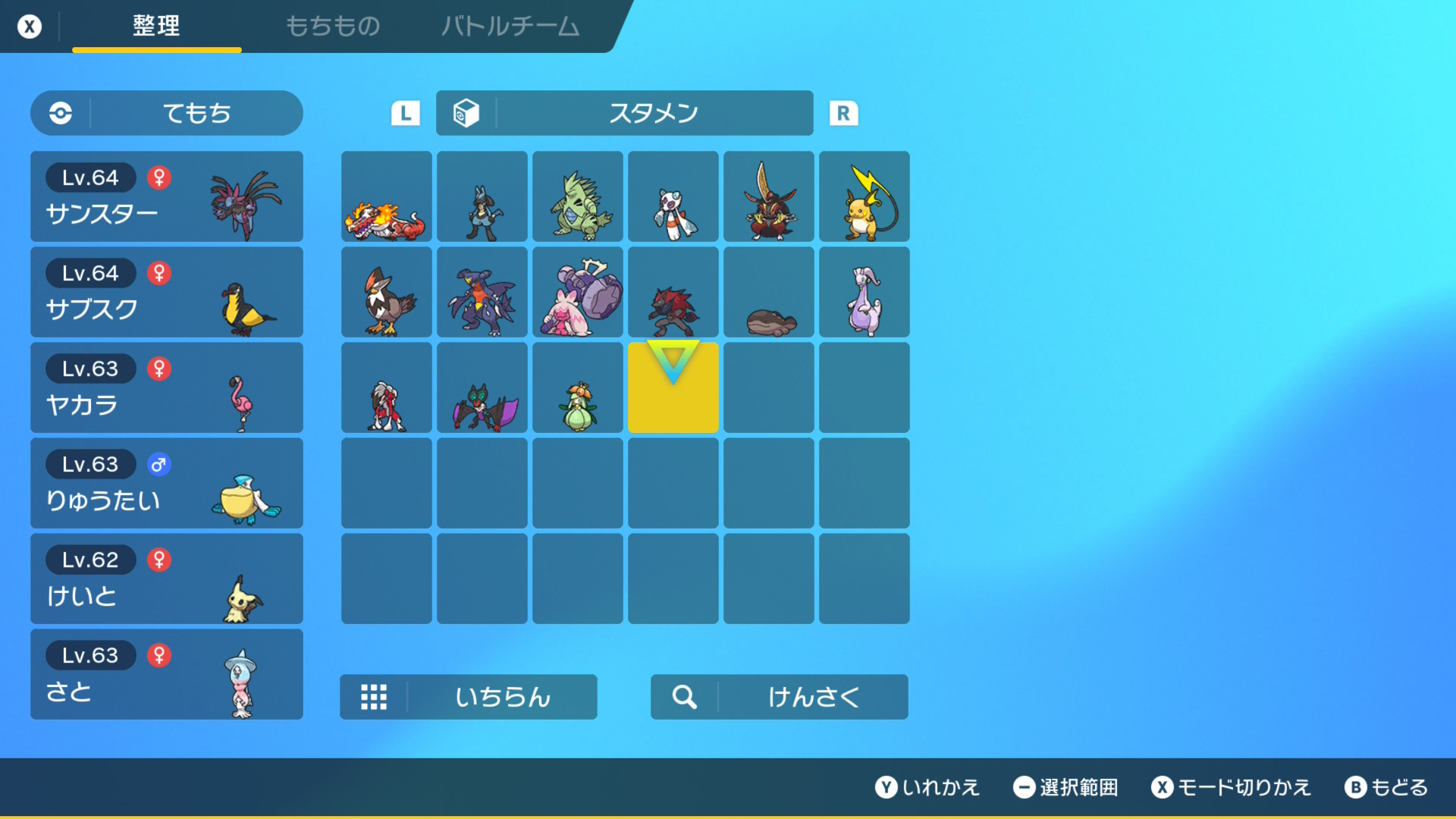Choose the Garchomp box slot
The image size is (1456, 819).
pos(482,293)
